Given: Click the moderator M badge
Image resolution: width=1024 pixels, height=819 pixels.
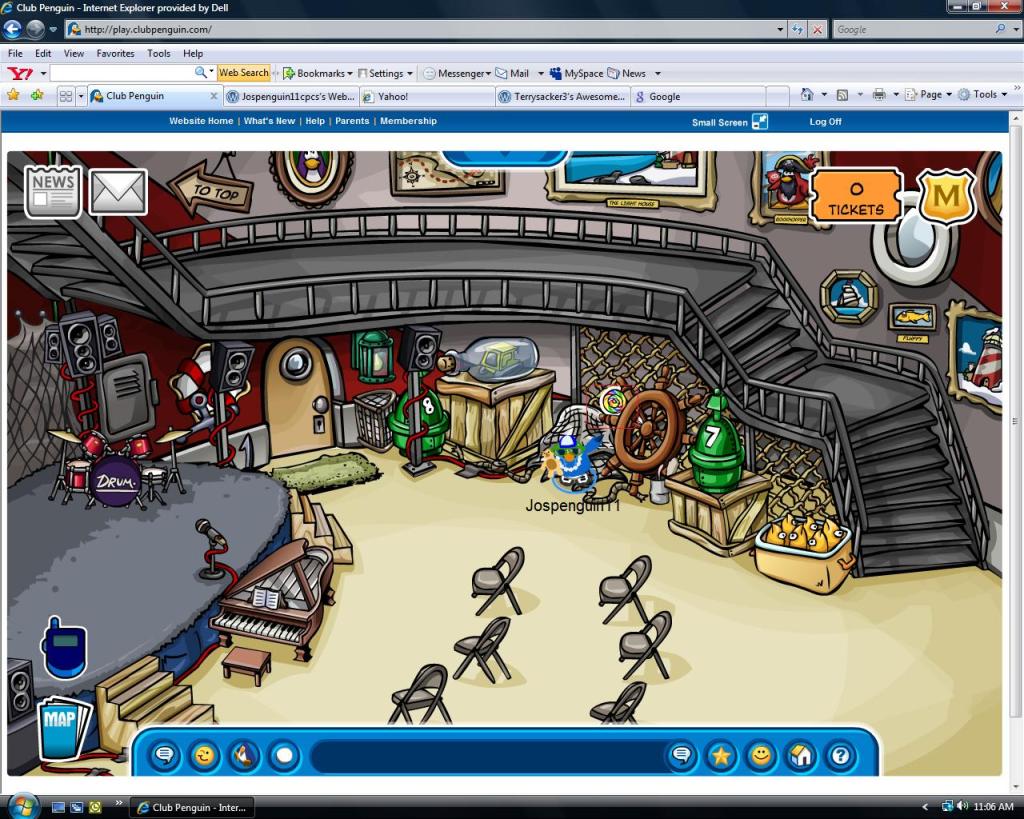Looking at the screenshot, I should tap(945, 196).
